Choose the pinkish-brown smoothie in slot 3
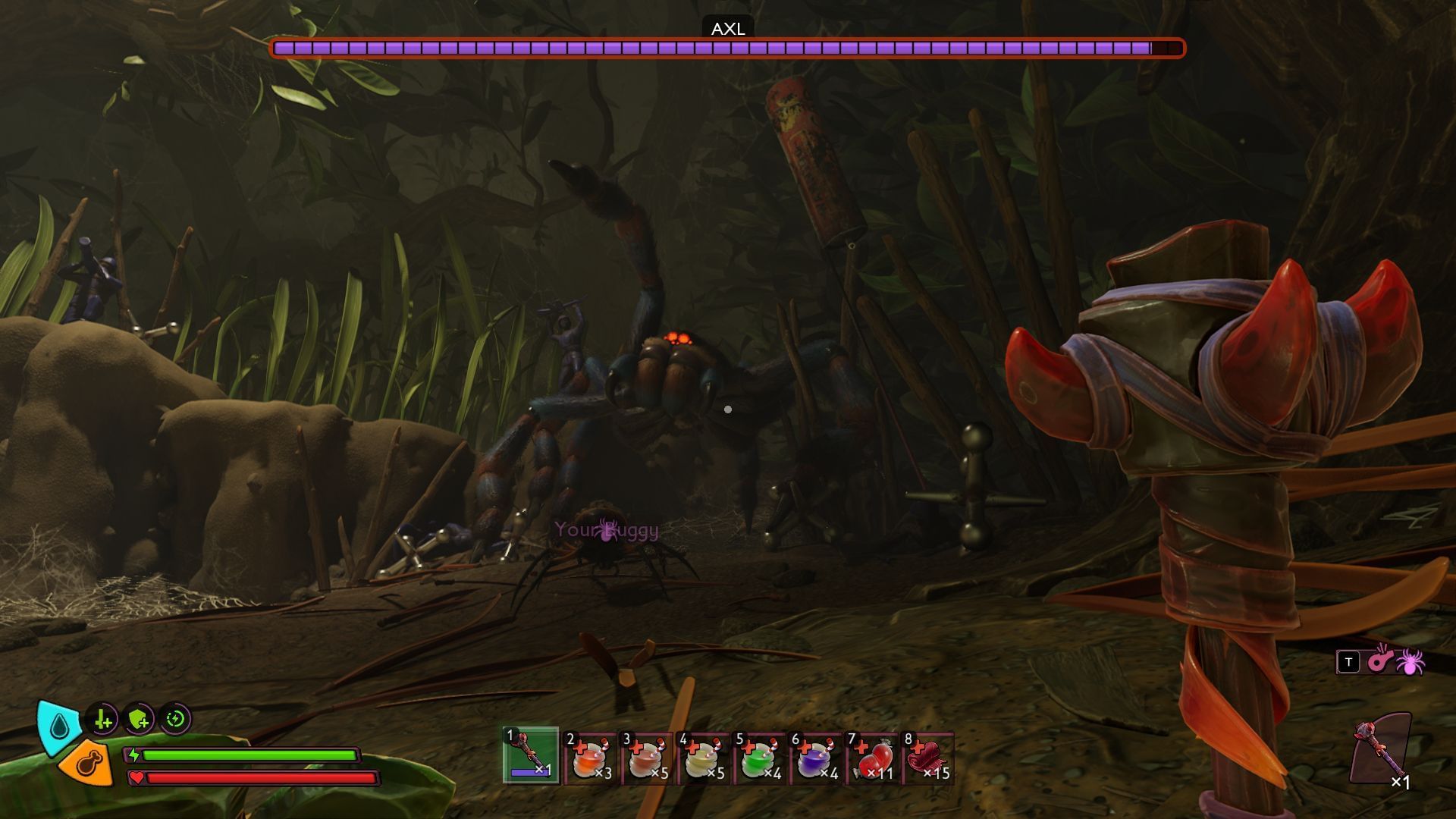Screen dimensions: 1456x819 (647, 757)
